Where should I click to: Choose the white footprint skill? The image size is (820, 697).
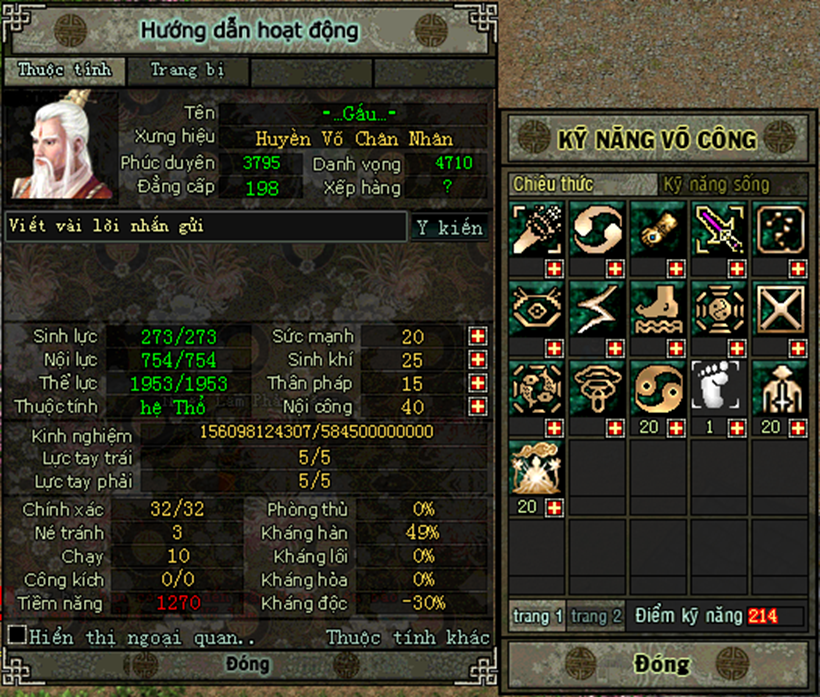718,388
